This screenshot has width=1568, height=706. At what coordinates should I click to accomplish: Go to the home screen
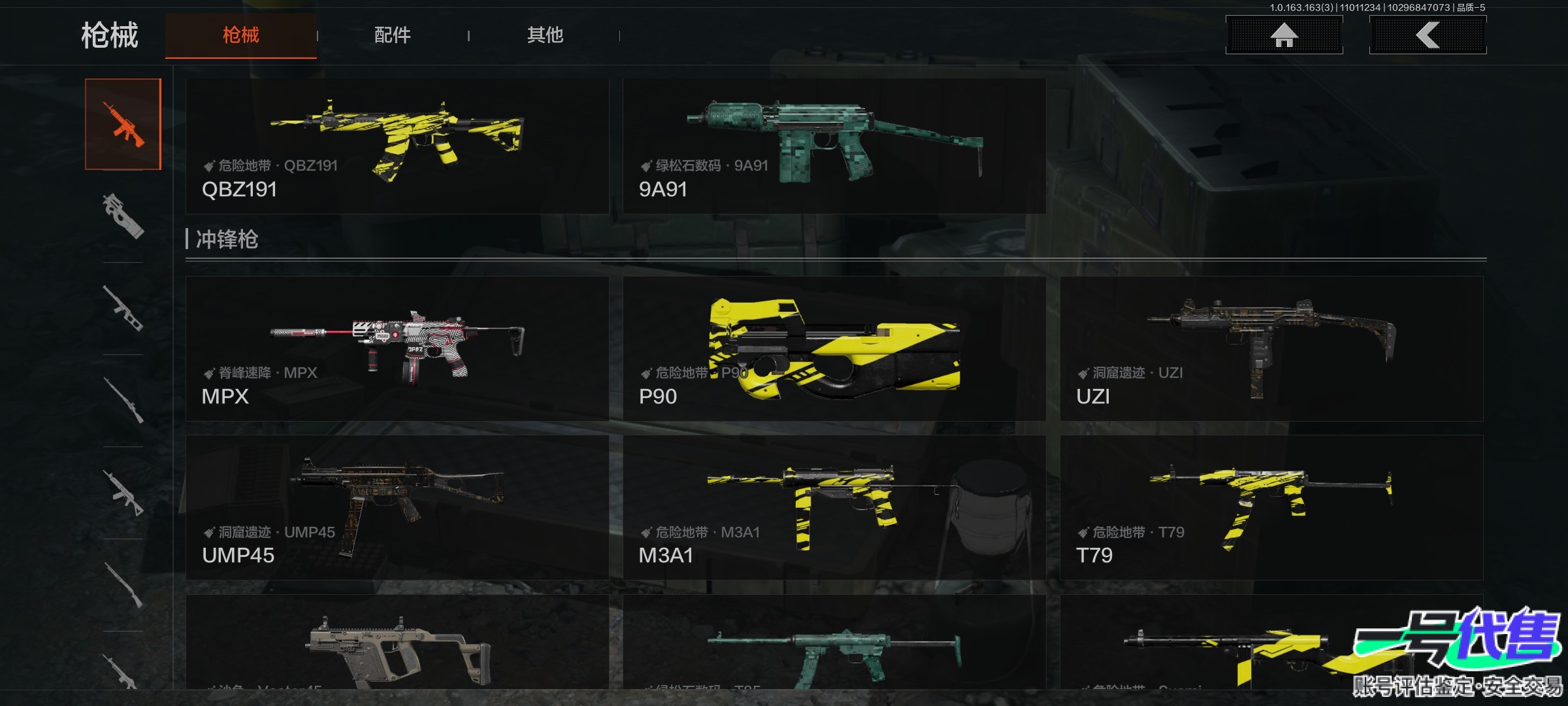(1284, 35)
